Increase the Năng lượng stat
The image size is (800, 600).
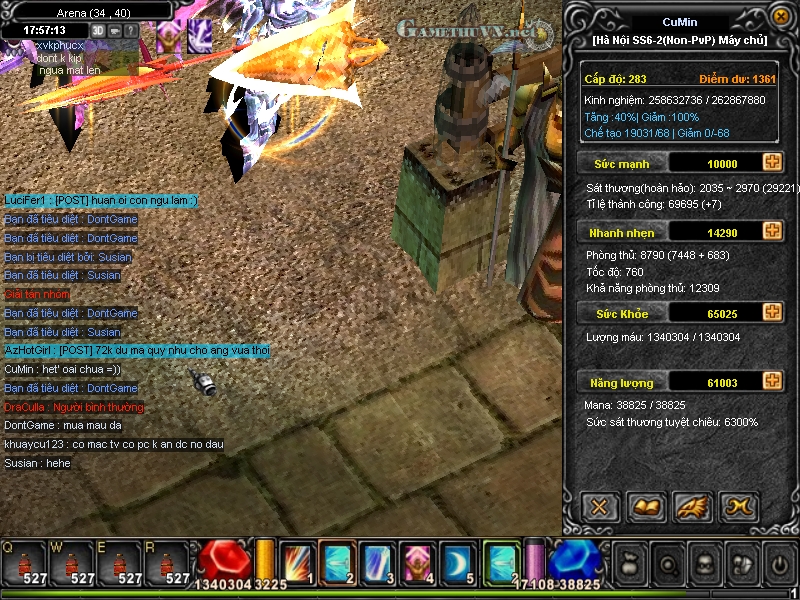click(772, 381)
